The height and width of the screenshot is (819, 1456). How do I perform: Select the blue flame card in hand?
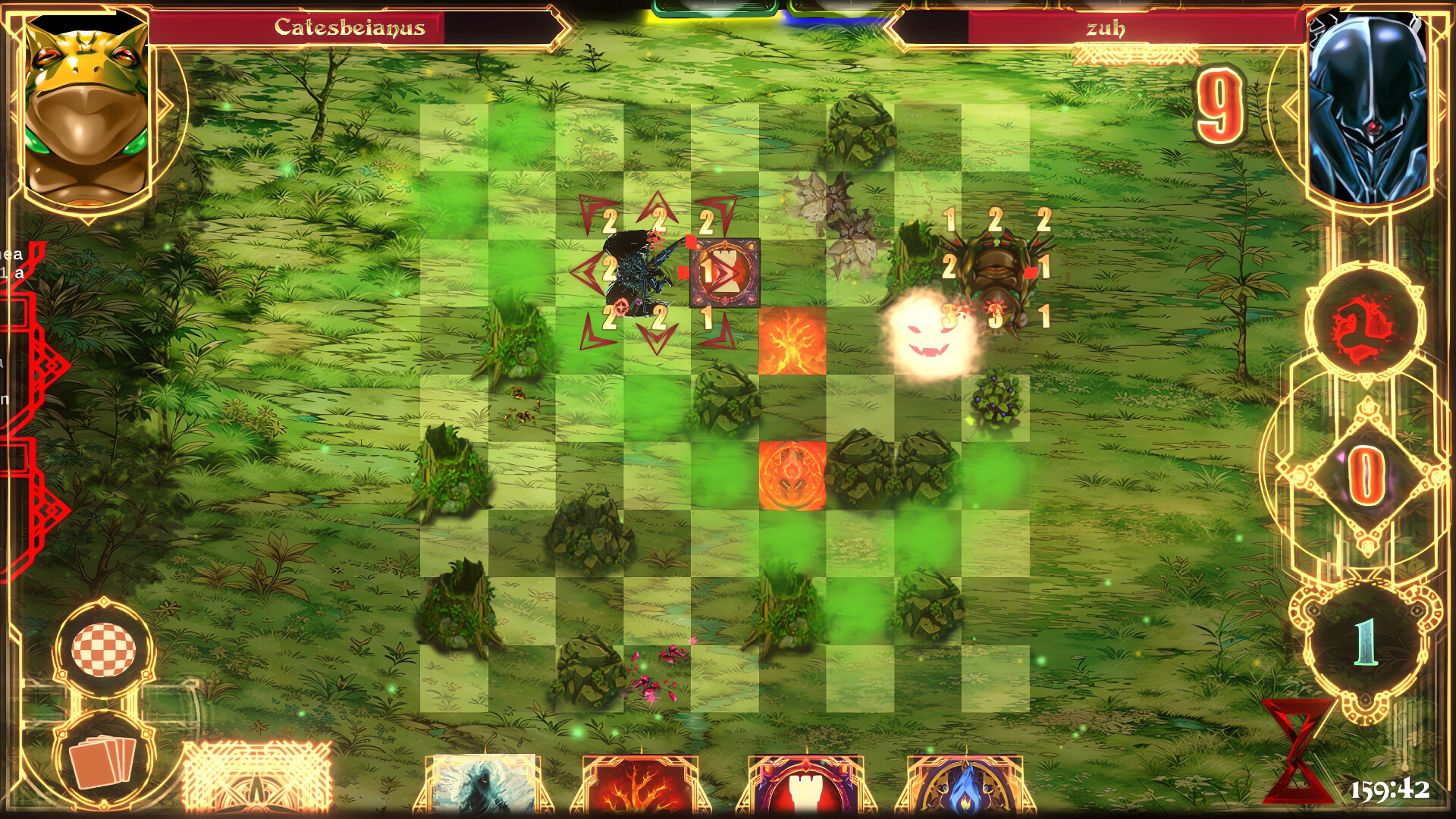[x=954, y=789]
